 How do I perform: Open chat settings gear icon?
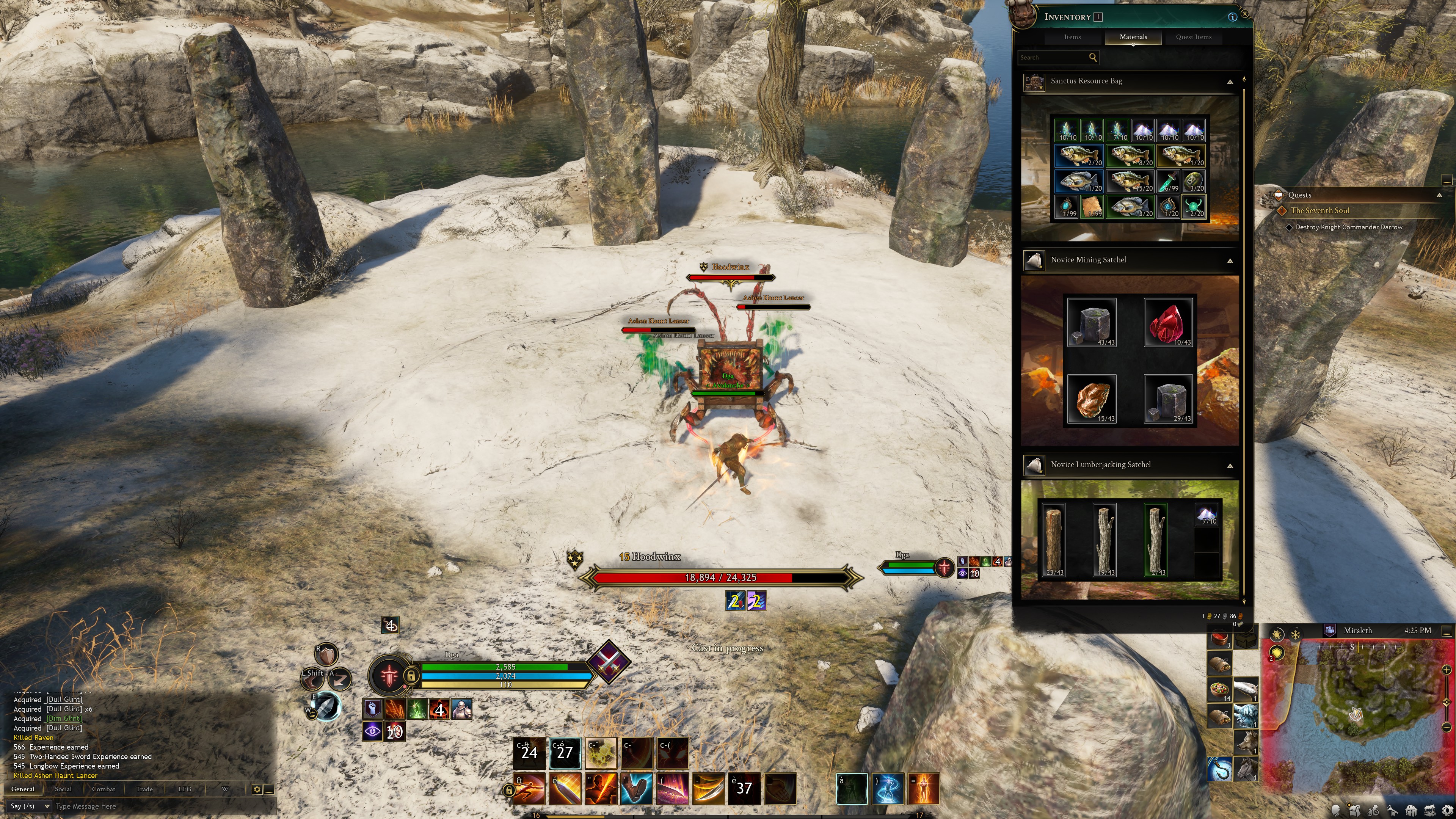pyautogui.click(x=257, y=789)
